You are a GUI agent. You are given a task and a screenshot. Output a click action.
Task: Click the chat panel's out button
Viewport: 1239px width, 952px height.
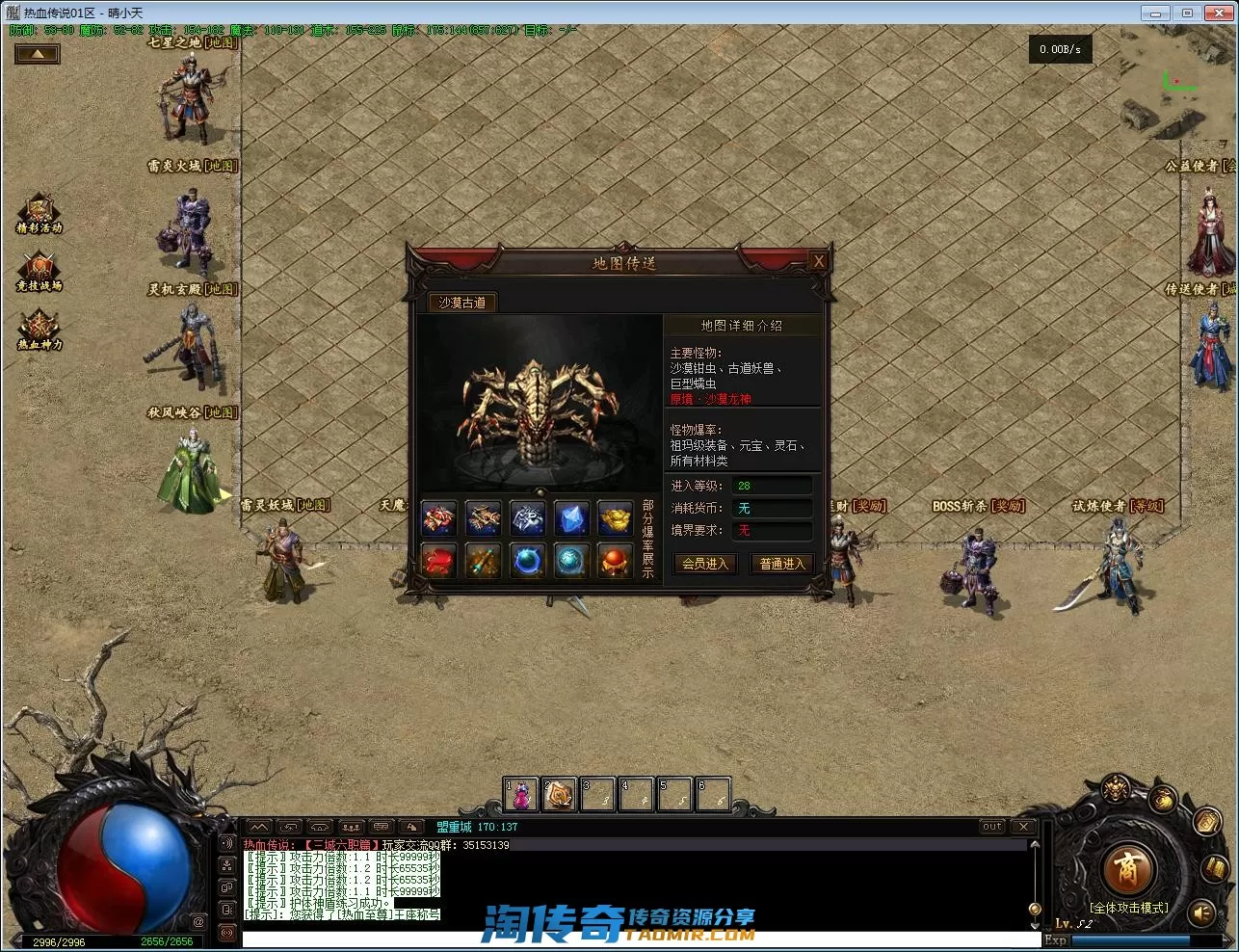992,827
